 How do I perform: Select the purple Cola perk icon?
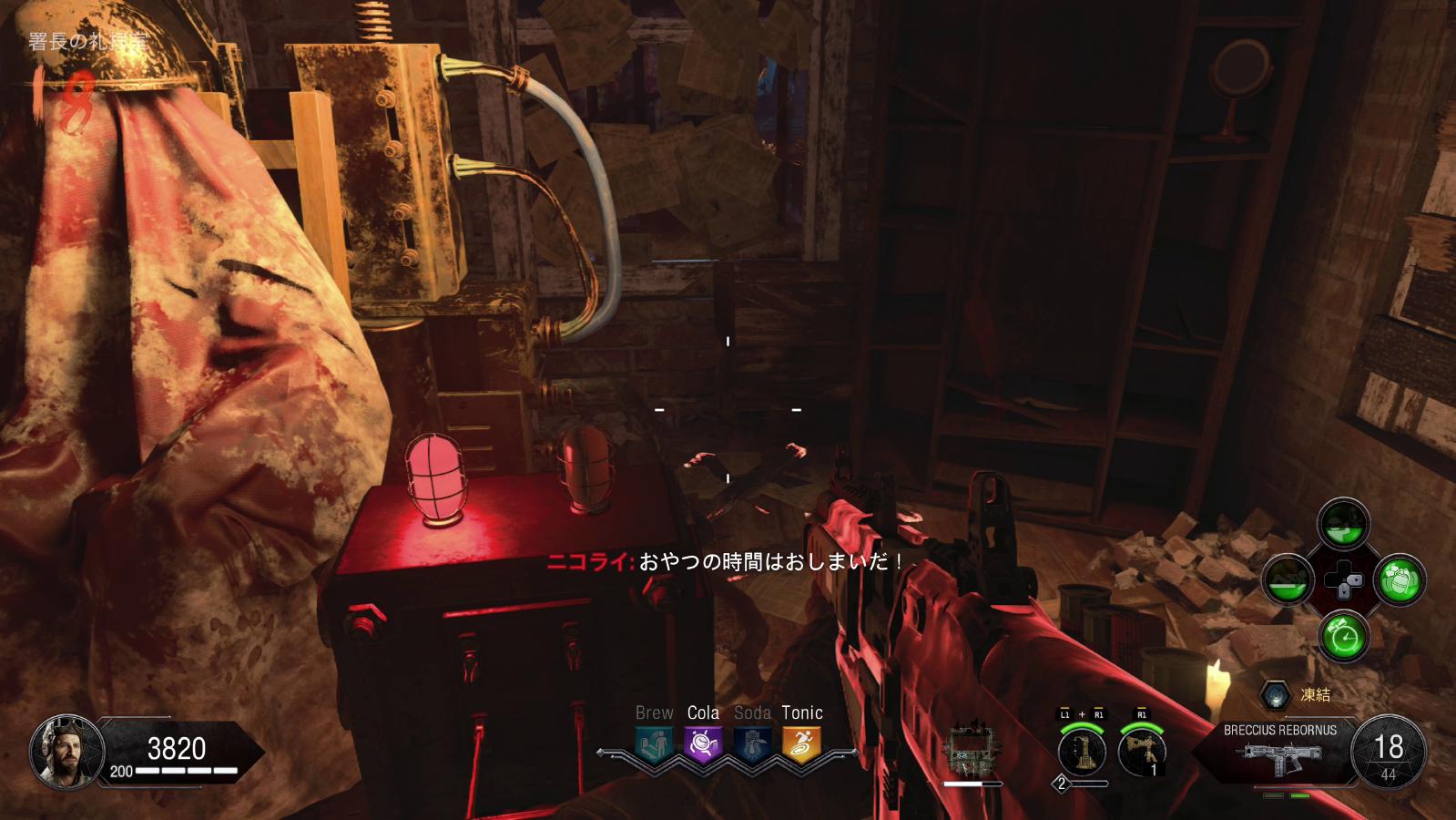703,744
